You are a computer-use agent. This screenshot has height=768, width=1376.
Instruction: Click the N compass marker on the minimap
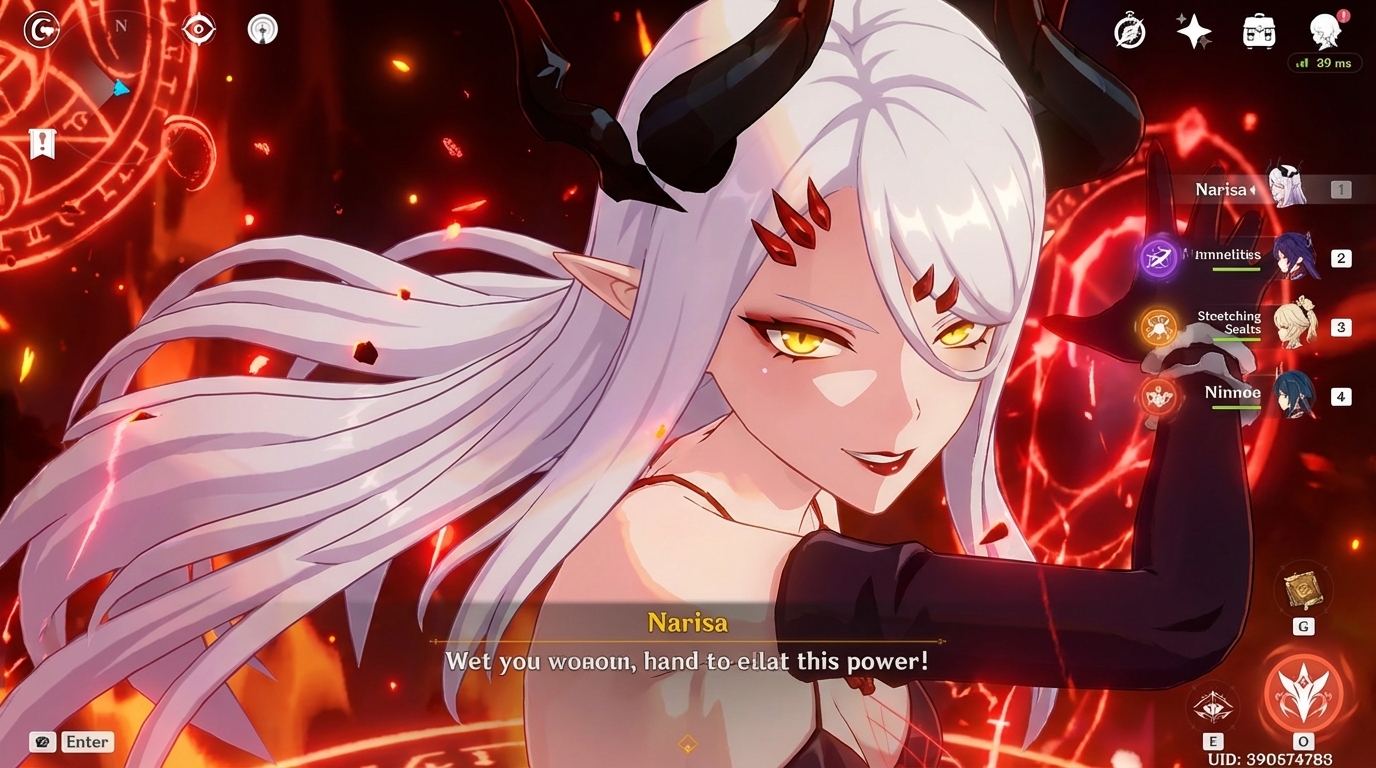[123, 24]
